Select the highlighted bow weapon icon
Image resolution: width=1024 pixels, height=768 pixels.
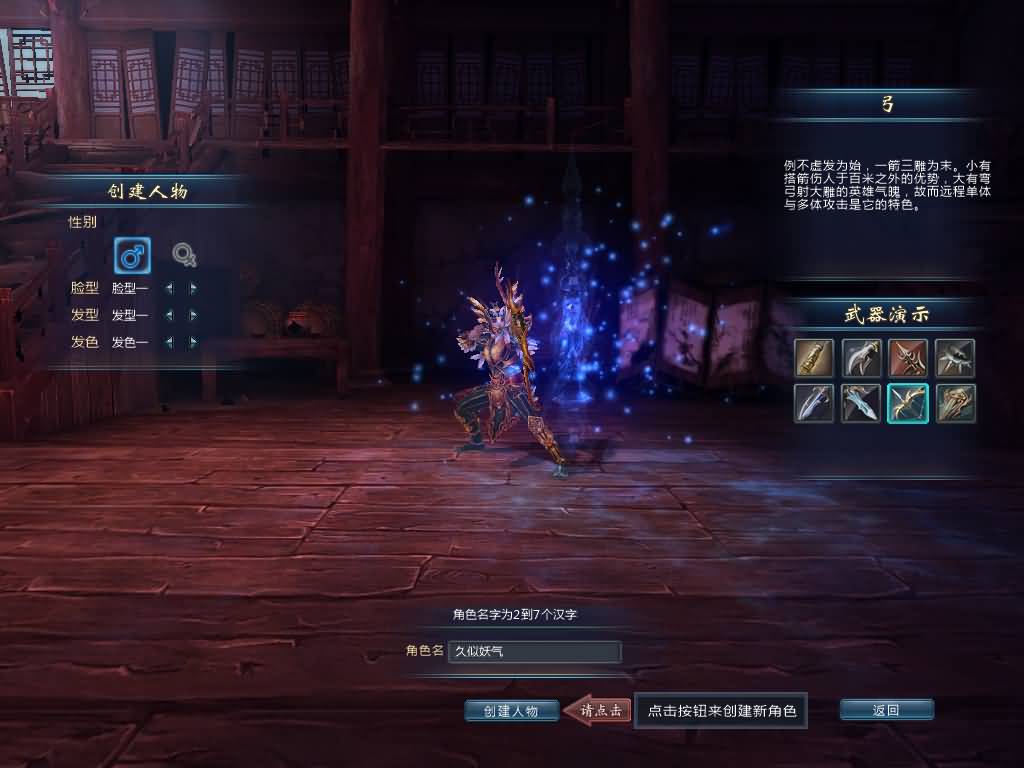click(908, 403)
